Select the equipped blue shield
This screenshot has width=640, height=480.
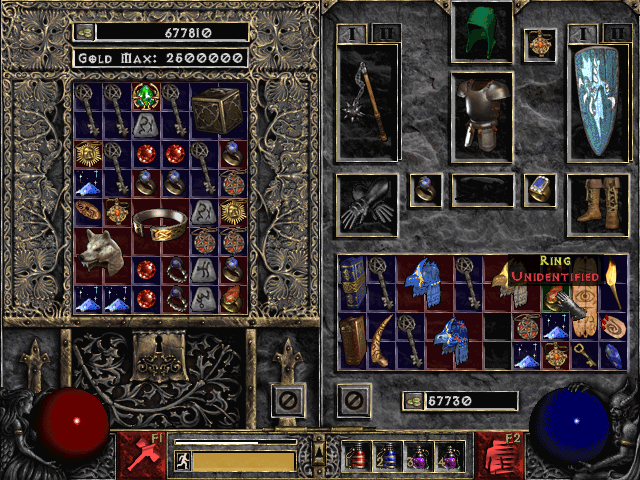pos(596,100)
